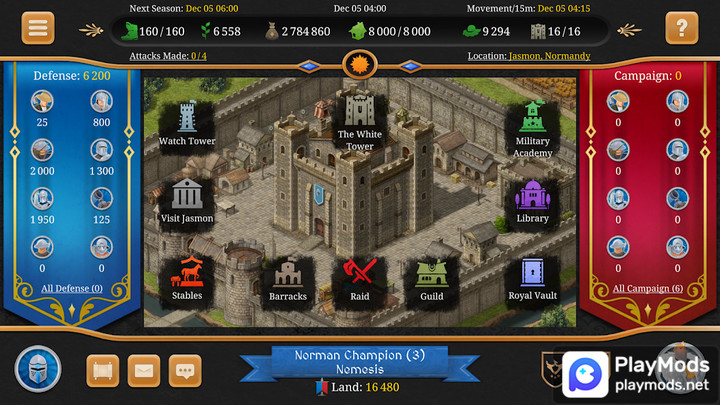This screenshot has height=405, width=720.
Task: Launch a Raid
Action: tap(360, 279)
